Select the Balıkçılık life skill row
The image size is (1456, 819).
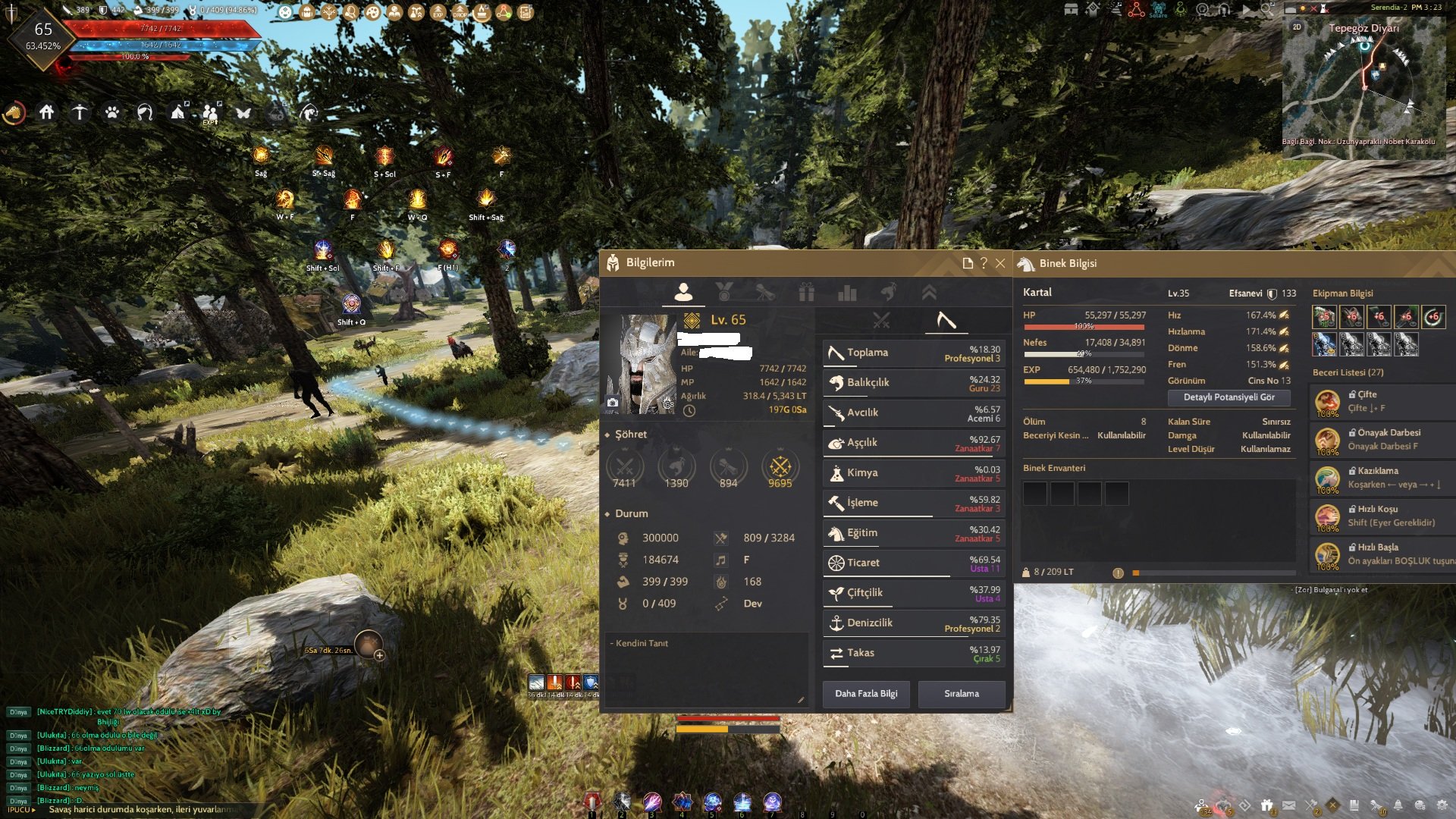(x=913, y=383)
